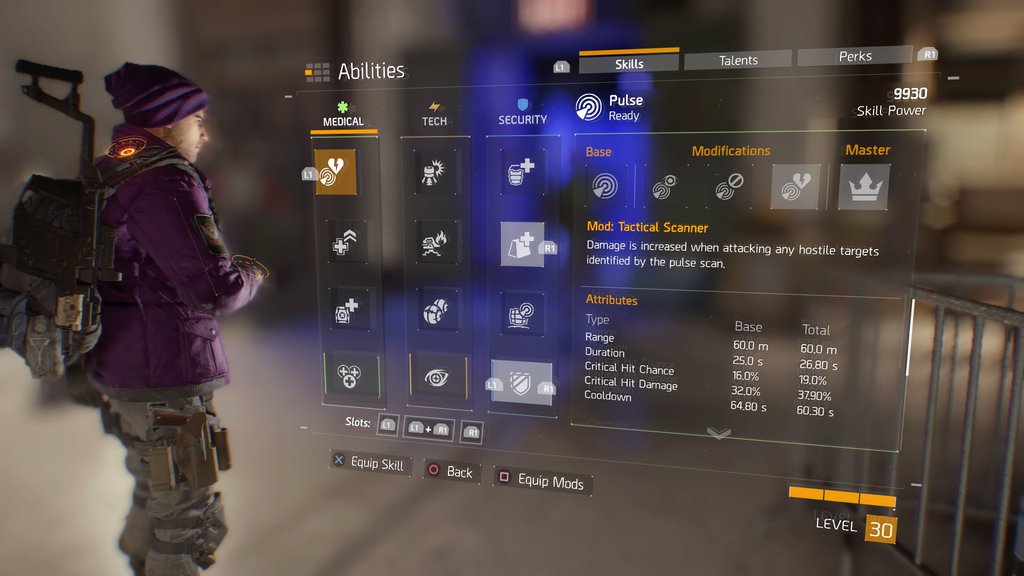
Task: Select the top skill in the Security column
Action: [x=522, y=172]
